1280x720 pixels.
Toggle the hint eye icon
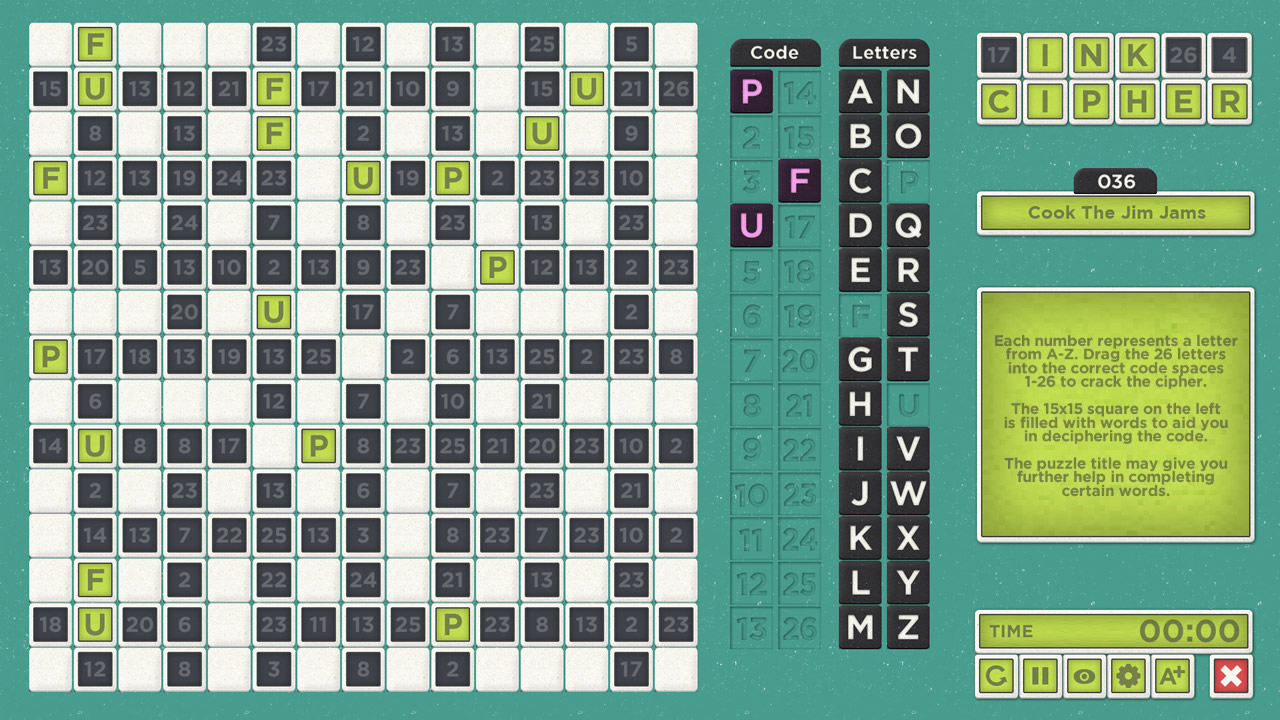(x=1084, y=676)
